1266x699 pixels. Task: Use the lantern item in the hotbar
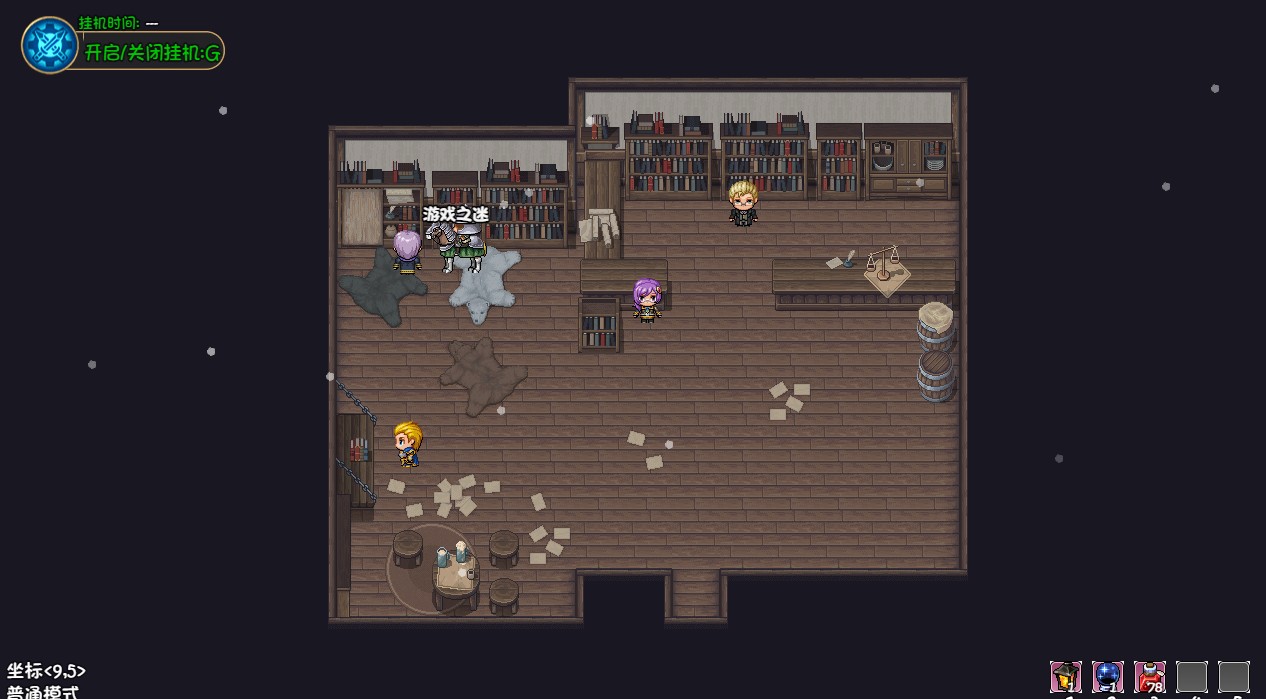point(1065,677)
